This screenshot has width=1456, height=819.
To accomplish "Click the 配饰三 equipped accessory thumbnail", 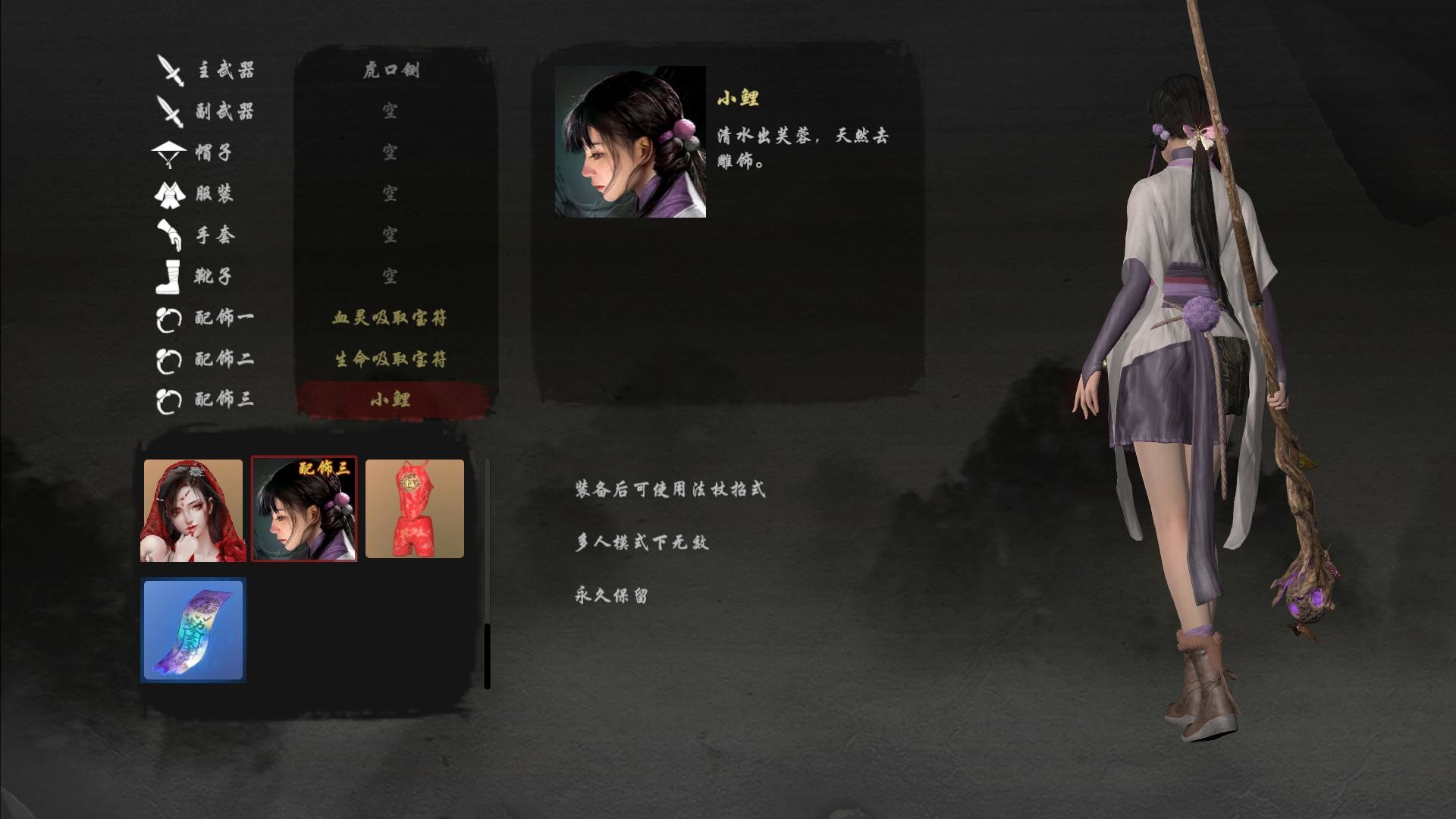I will [303, 508].
